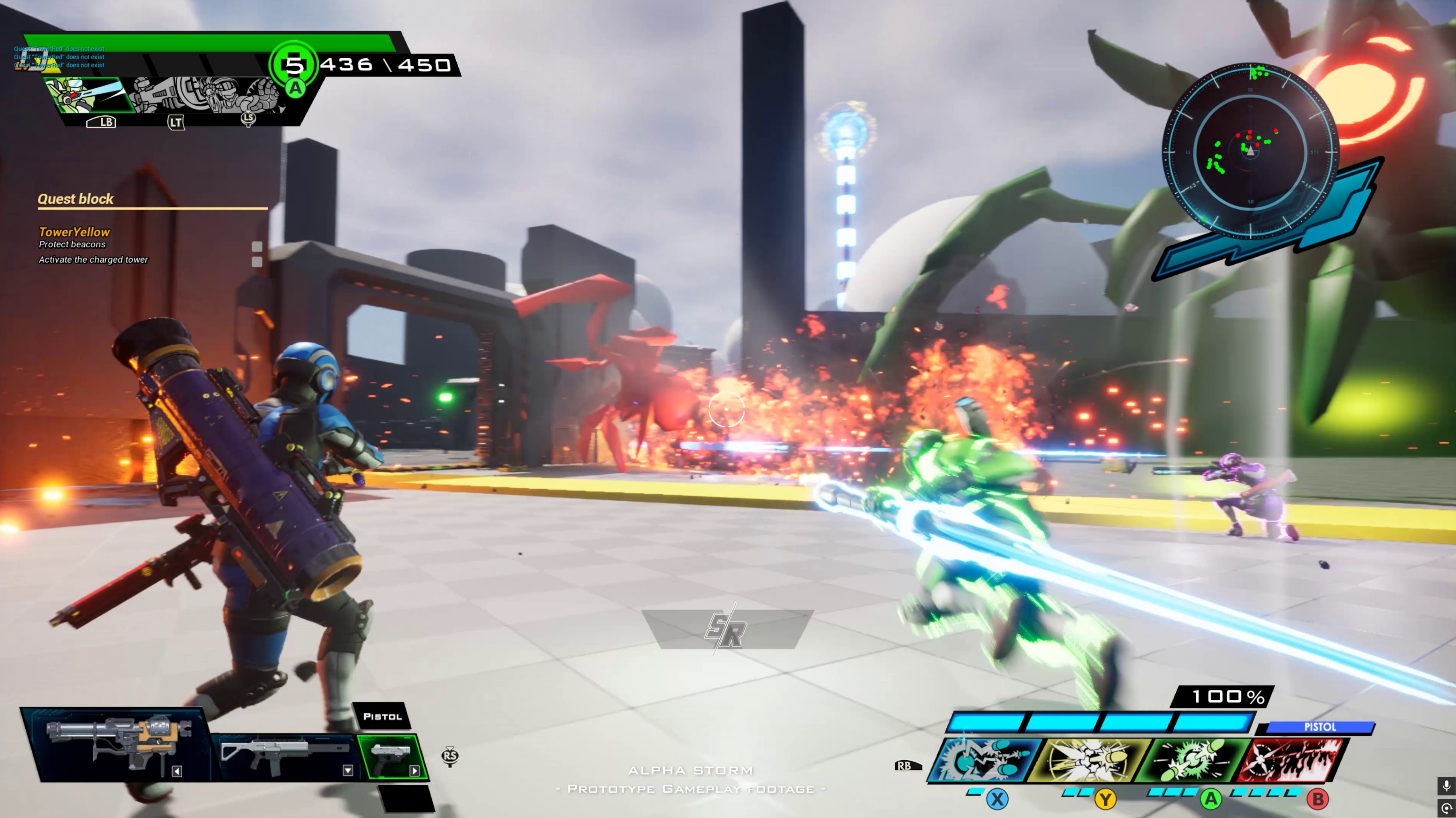1456x818 pixels.
Task: Select the highlighted pistol weapon slot
Action: [x=392, y=756]
